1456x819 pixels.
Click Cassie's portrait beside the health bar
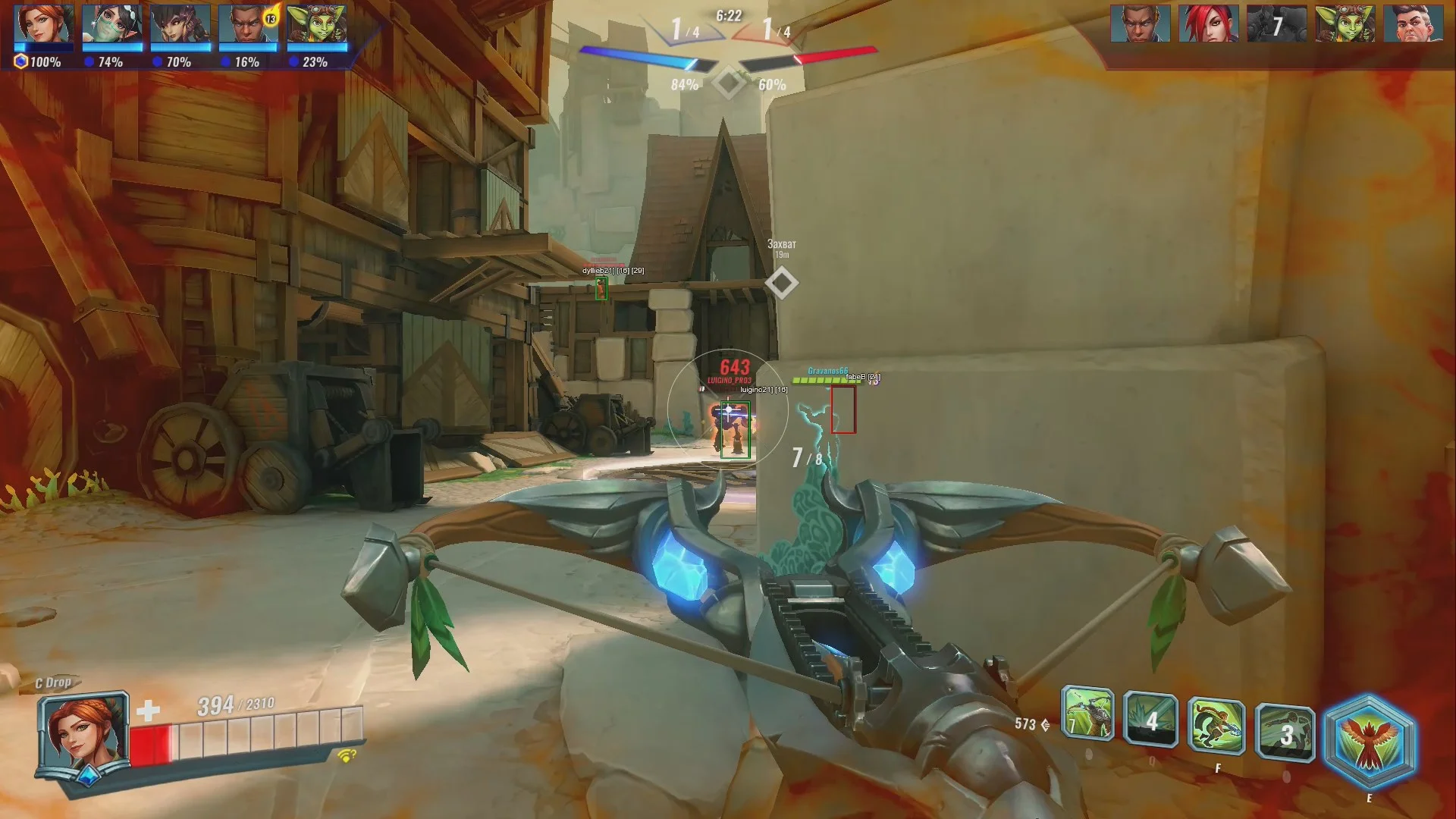pyautogui.click(x=83, y=733)
